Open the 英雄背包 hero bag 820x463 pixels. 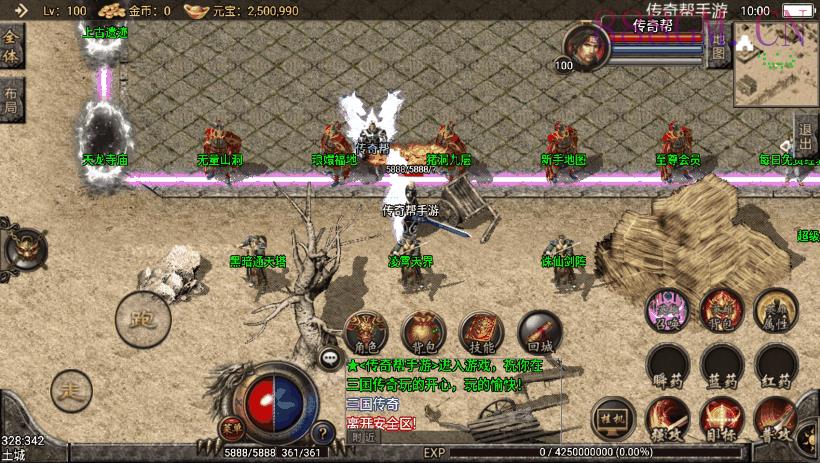pos(720,308)
